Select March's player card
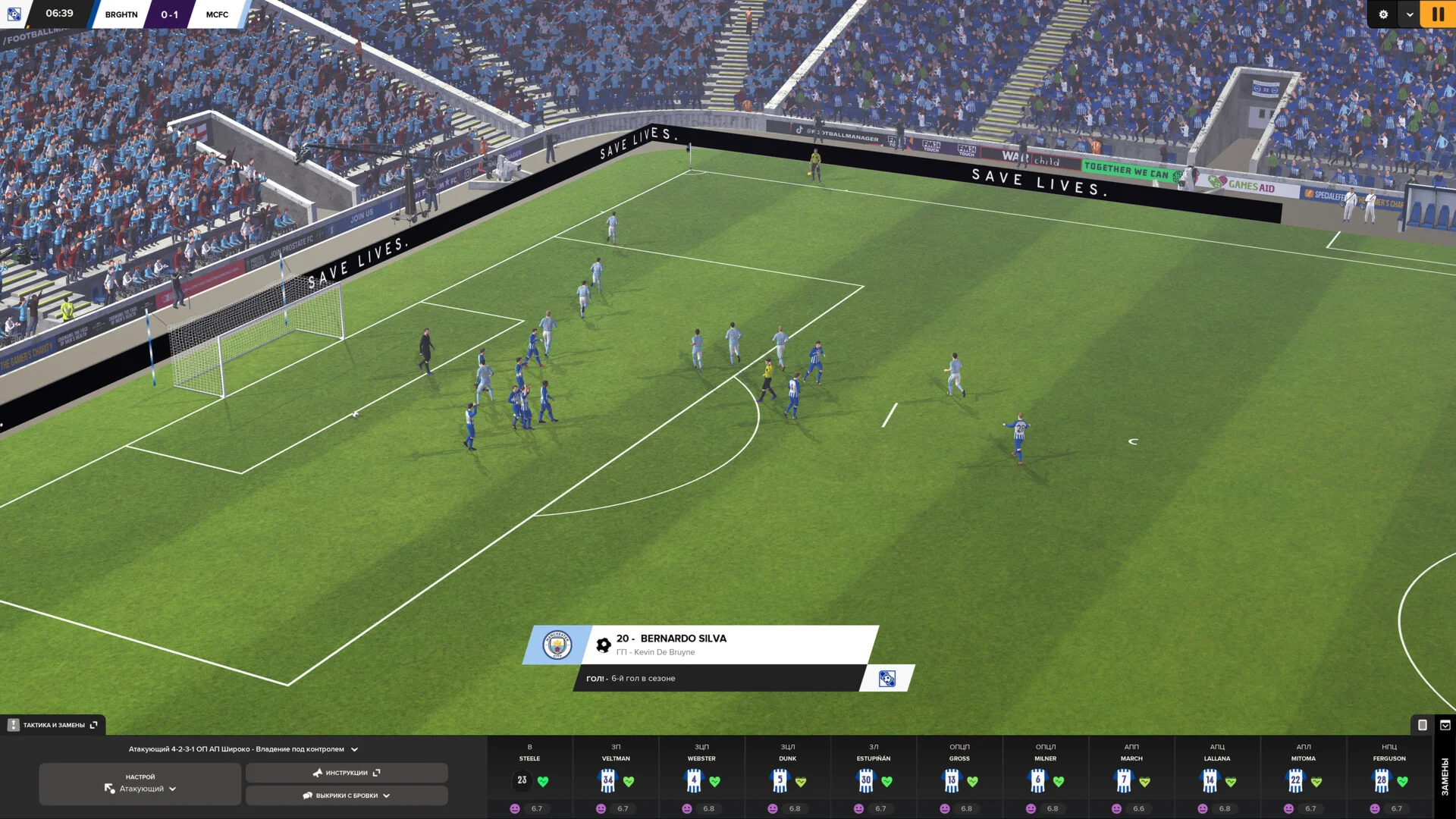The width and height of the screenshot is (1456, 819). (x=1131, y=777)
